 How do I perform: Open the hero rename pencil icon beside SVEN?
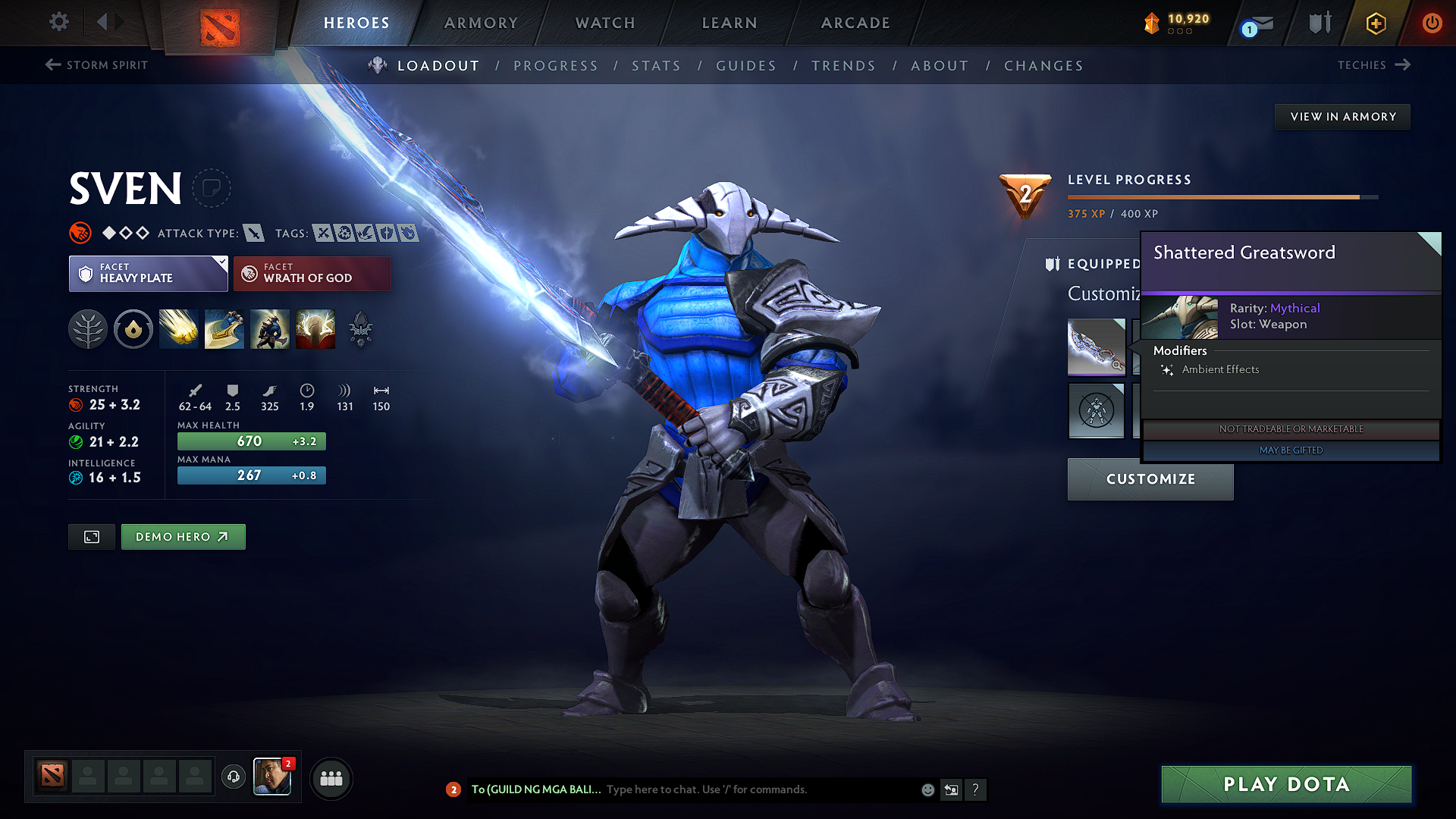click(x=212, y=188)
